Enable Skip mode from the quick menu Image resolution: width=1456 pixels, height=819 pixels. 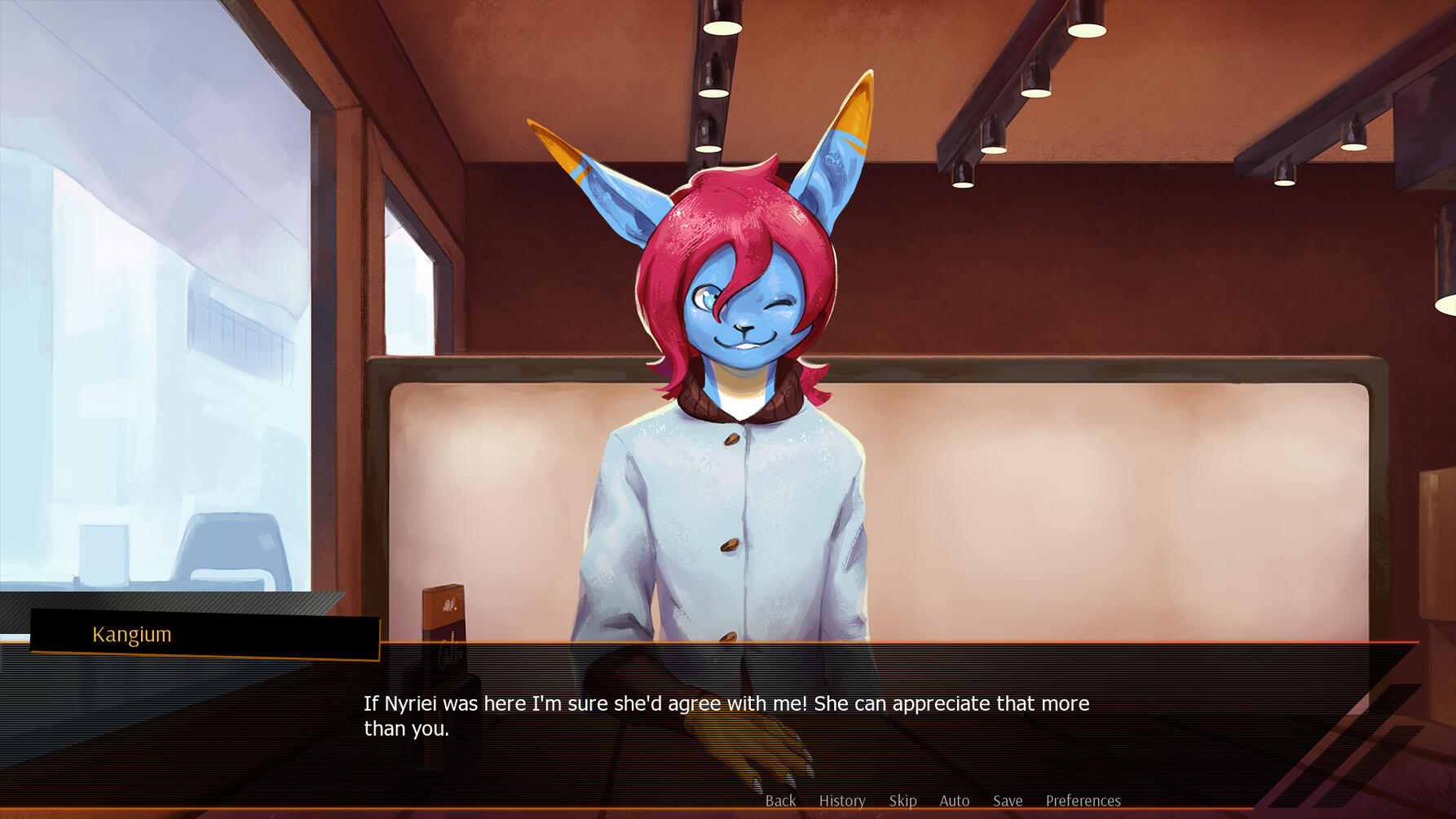(x=902, y=800)
